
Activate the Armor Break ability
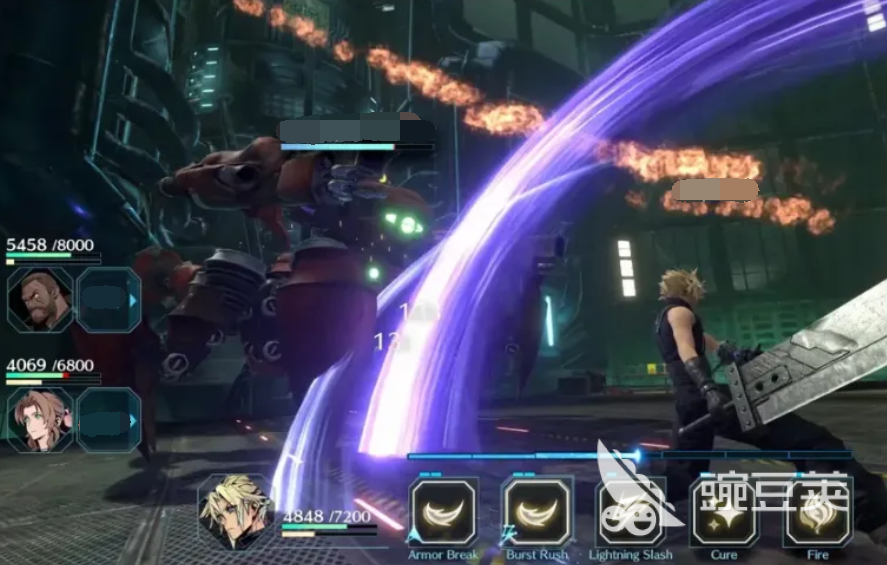coord(443,512)
